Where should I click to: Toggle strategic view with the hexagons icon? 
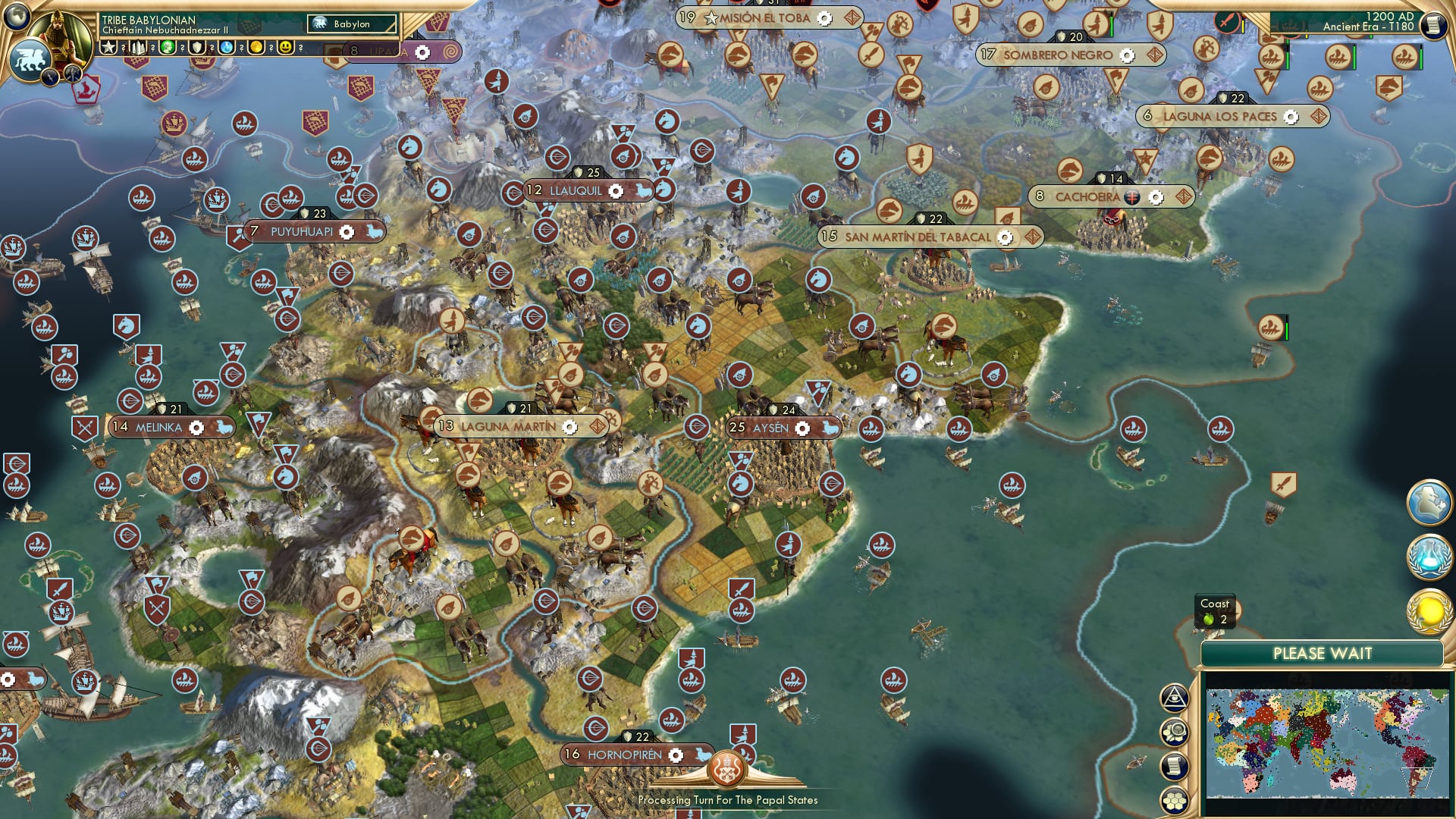[1174, 800]
